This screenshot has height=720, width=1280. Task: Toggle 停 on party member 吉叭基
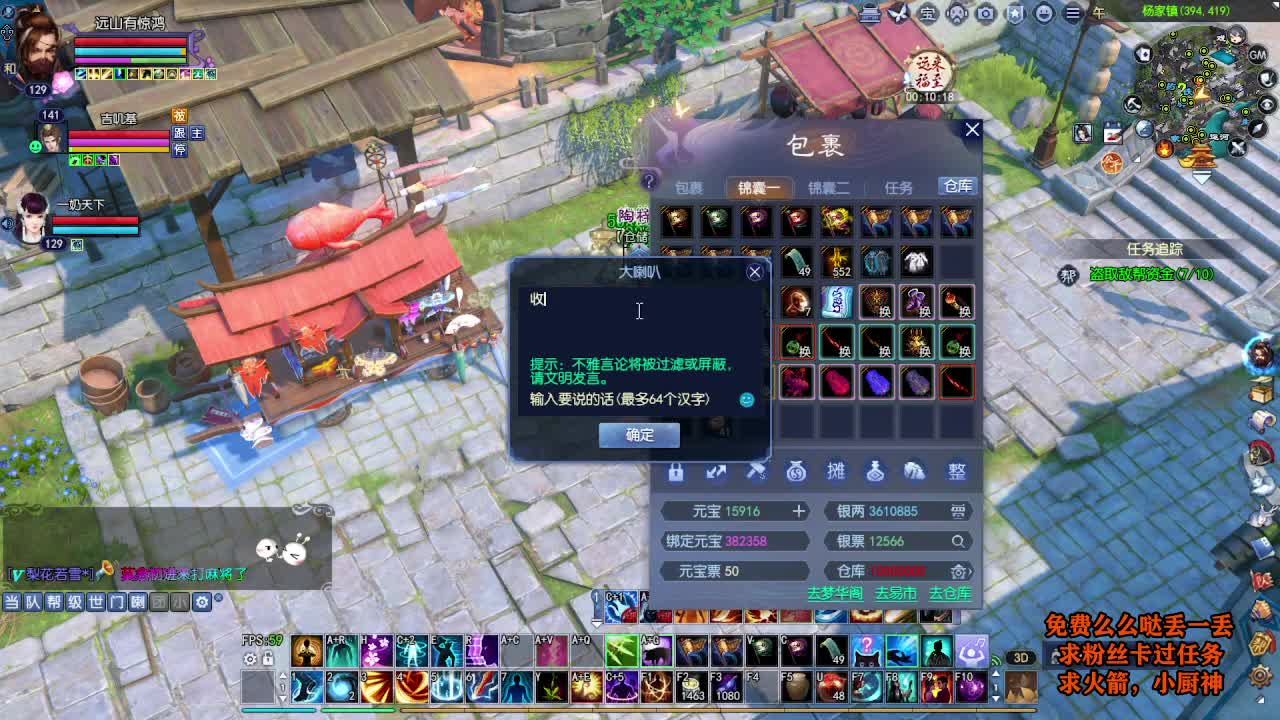[x=181, y=149]
